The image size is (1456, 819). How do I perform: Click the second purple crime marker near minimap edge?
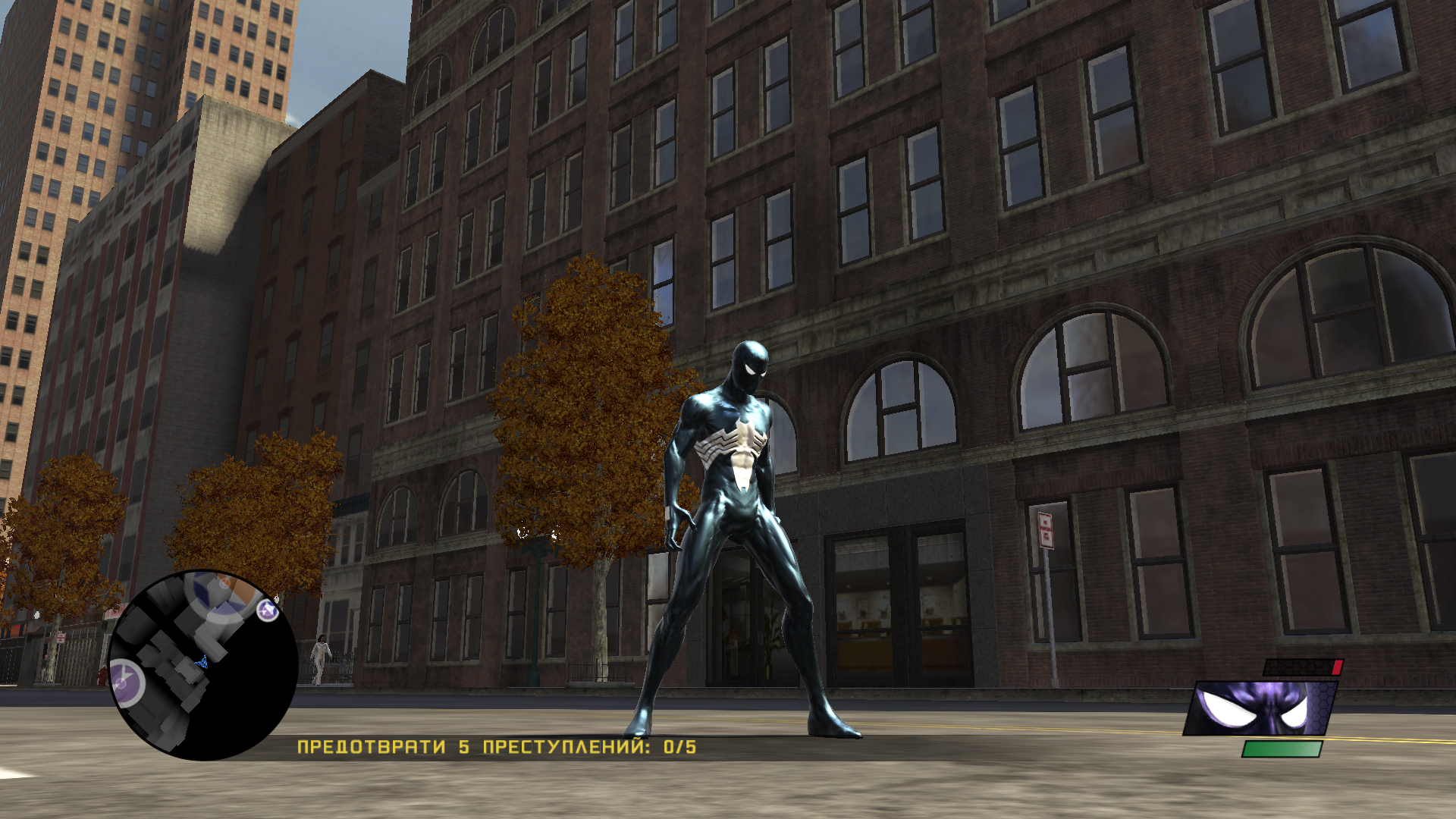(266, 611)
